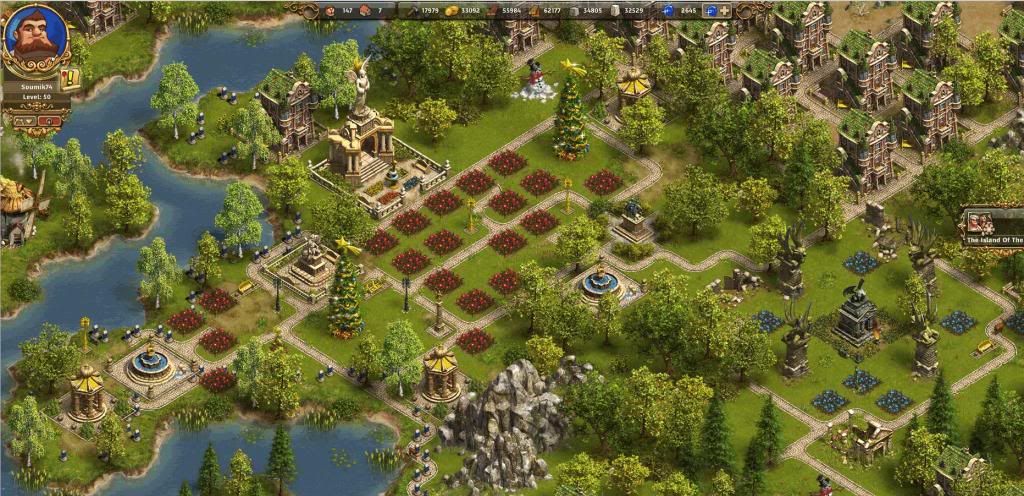The height and width of the screenshot is (496, 1024).
Task: Open The Island Of The adventure panel
Action: click(x=993, y=228)
